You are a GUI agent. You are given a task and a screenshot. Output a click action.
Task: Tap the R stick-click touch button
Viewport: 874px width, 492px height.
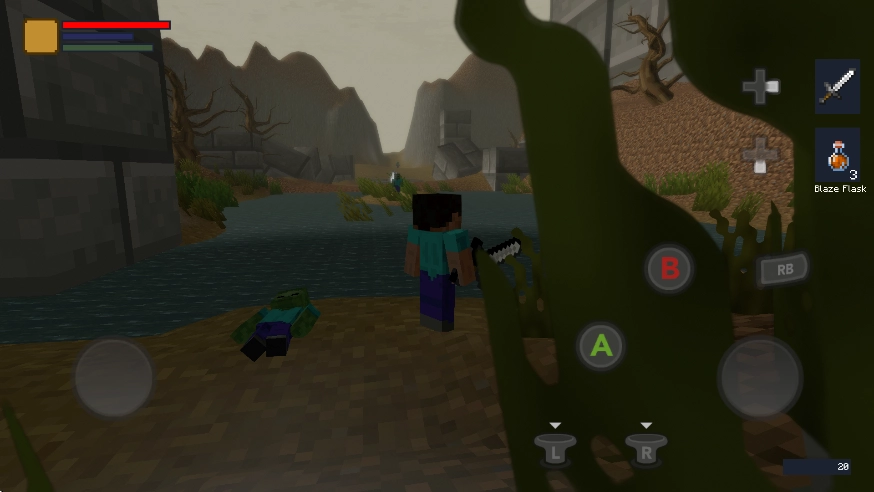click(646, 449)
